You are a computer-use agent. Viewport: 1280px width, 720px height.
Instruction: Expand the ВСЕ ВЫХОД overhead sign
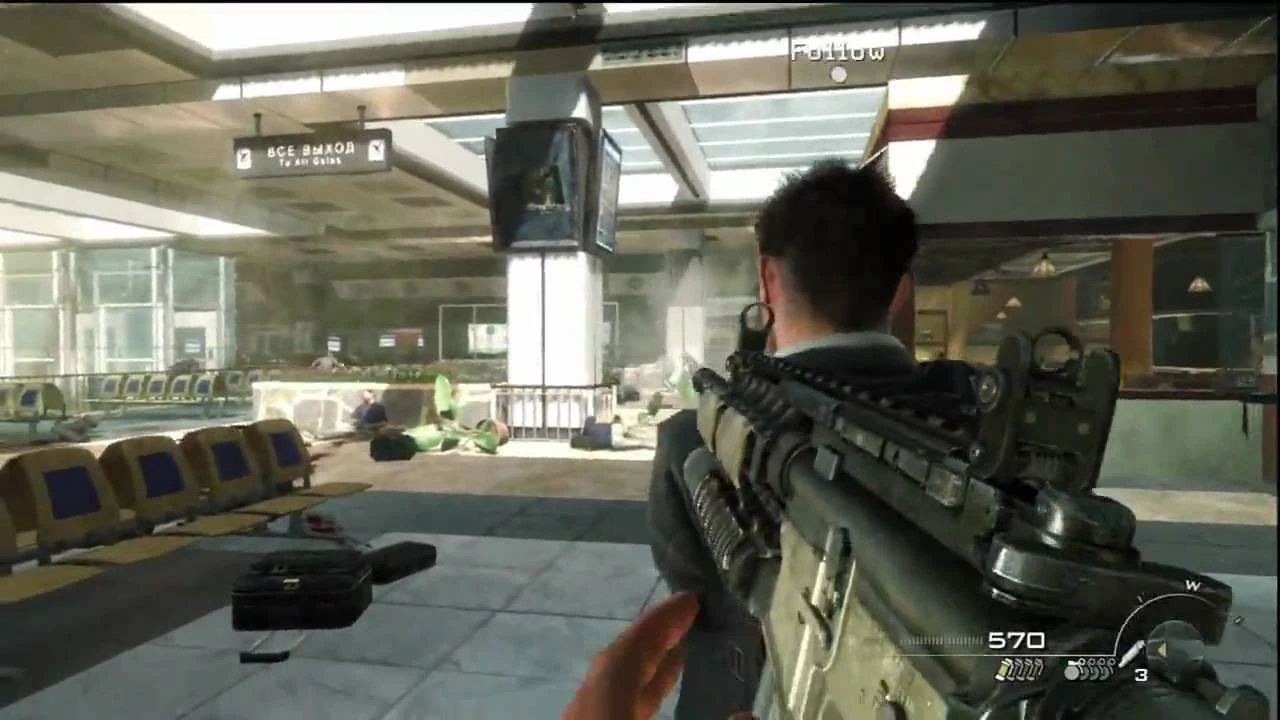pyautogui.click(x=308, y=152)
